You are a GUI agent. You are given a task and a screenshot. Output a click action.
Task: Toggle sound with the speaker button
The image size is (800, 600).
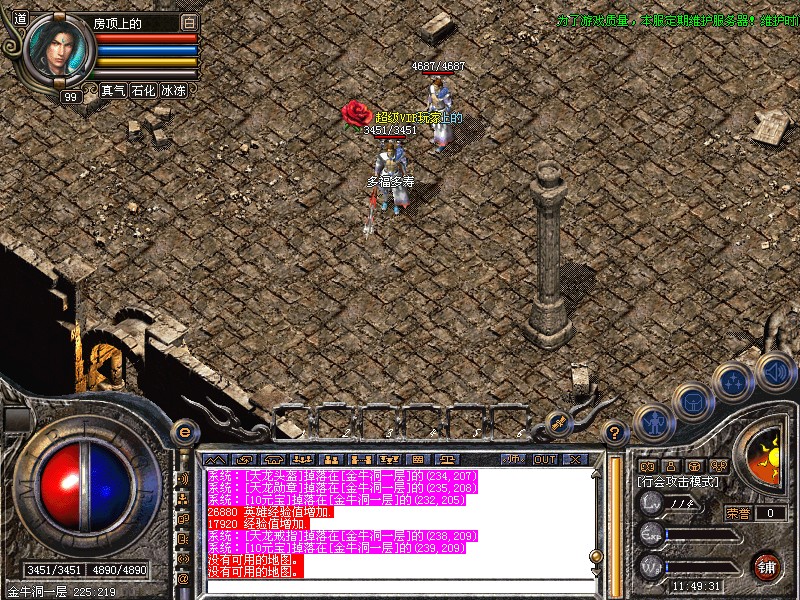pos(775,370)
